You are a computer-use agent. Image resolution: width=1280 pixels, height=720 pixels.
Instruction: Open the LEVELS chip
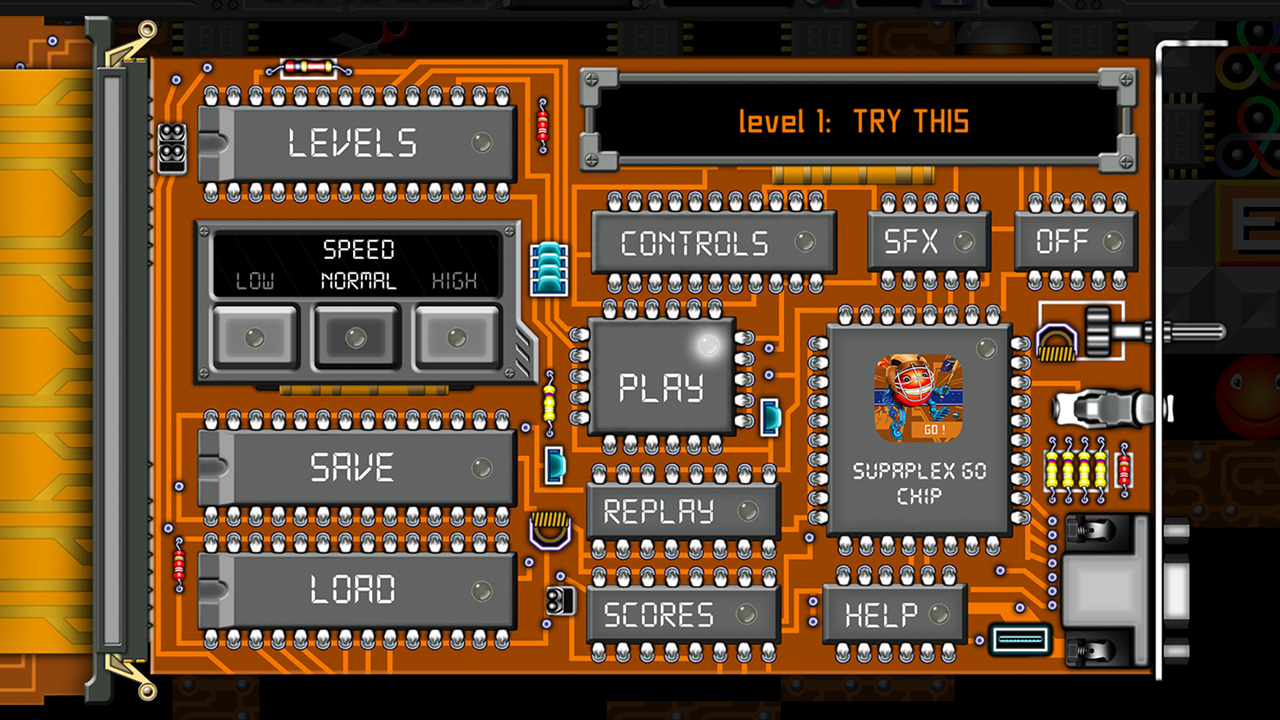(357, 142)
